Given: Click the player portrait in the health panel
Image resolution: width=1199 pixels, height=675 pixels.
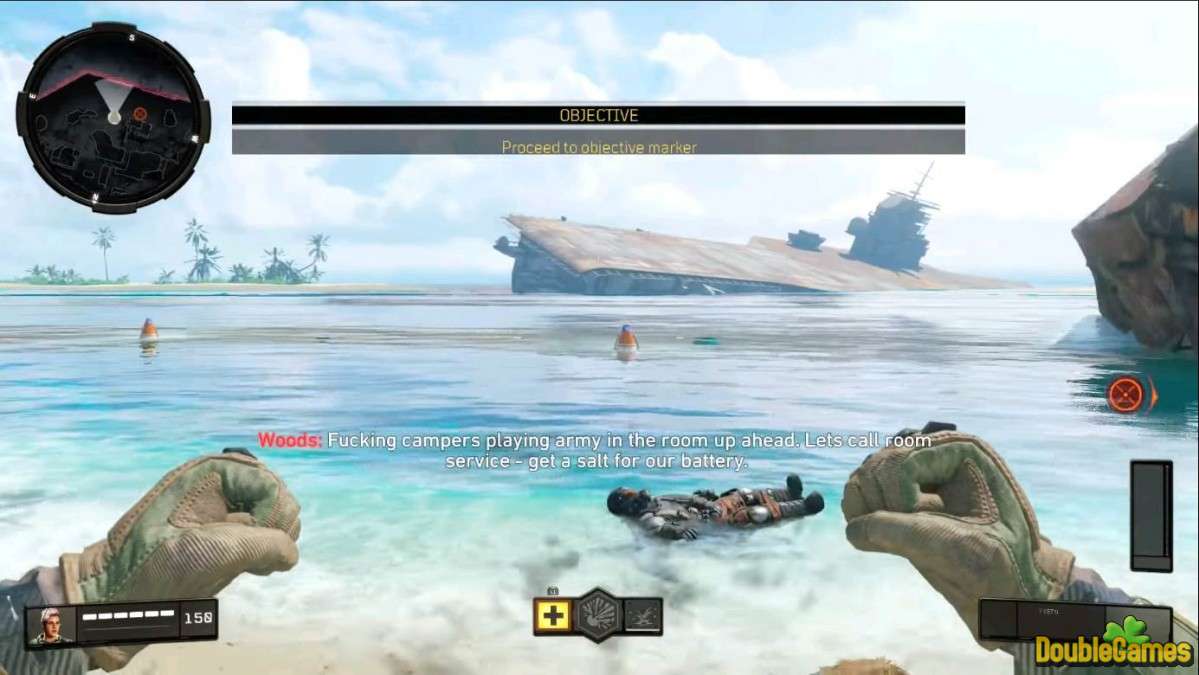Looking at the screenshot, I should 52,625.
